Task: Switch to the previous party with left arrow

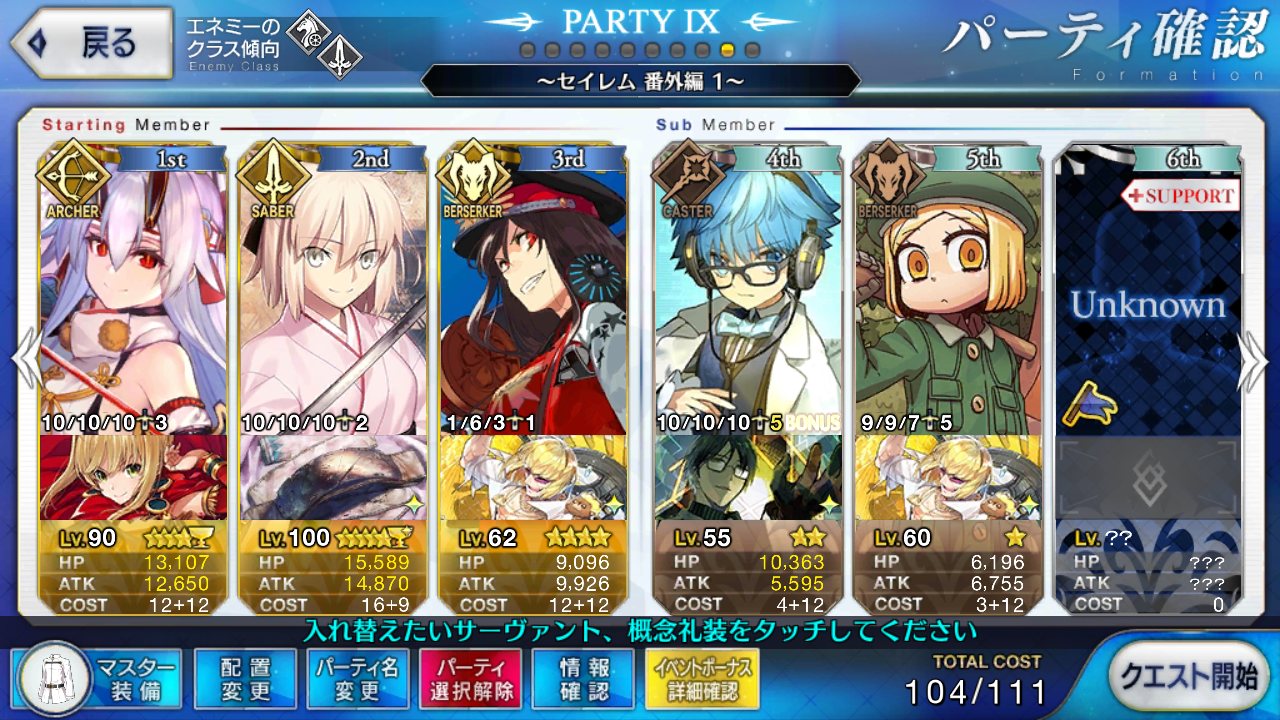Action: pos(26,358)
